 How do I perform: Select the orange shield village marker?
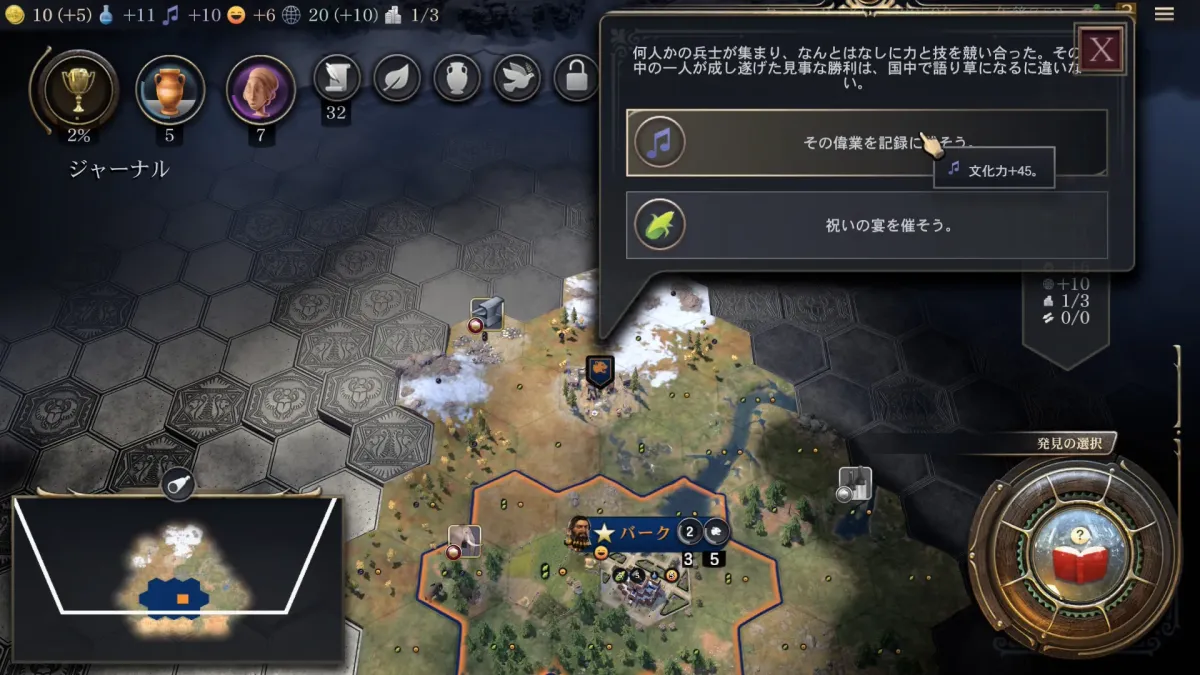coord(599,371)
